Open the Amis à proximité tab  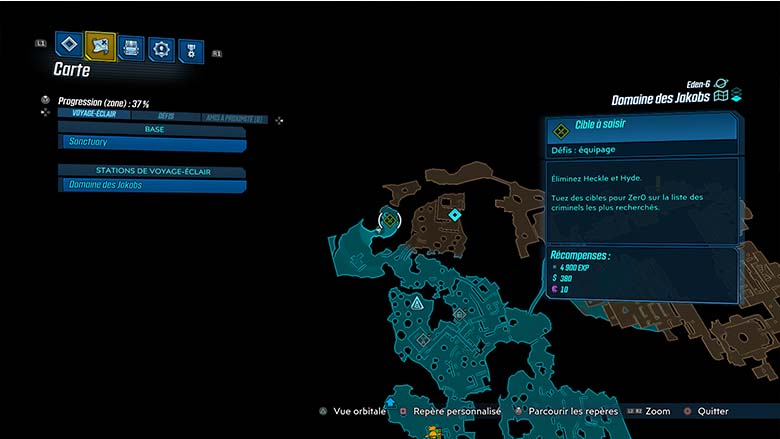(232, 118)
